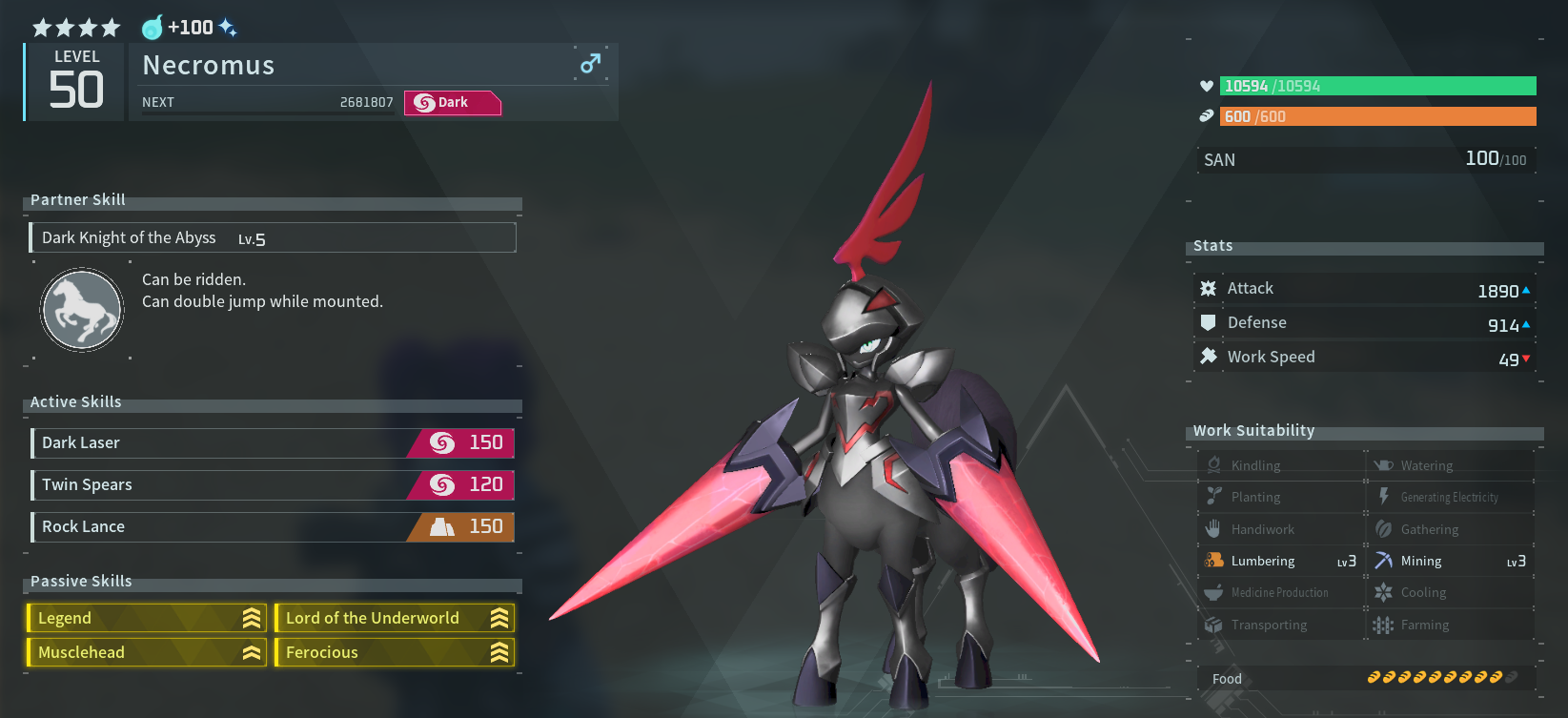
Task: Open the Passive Skills section
Action: click(80, 582)
